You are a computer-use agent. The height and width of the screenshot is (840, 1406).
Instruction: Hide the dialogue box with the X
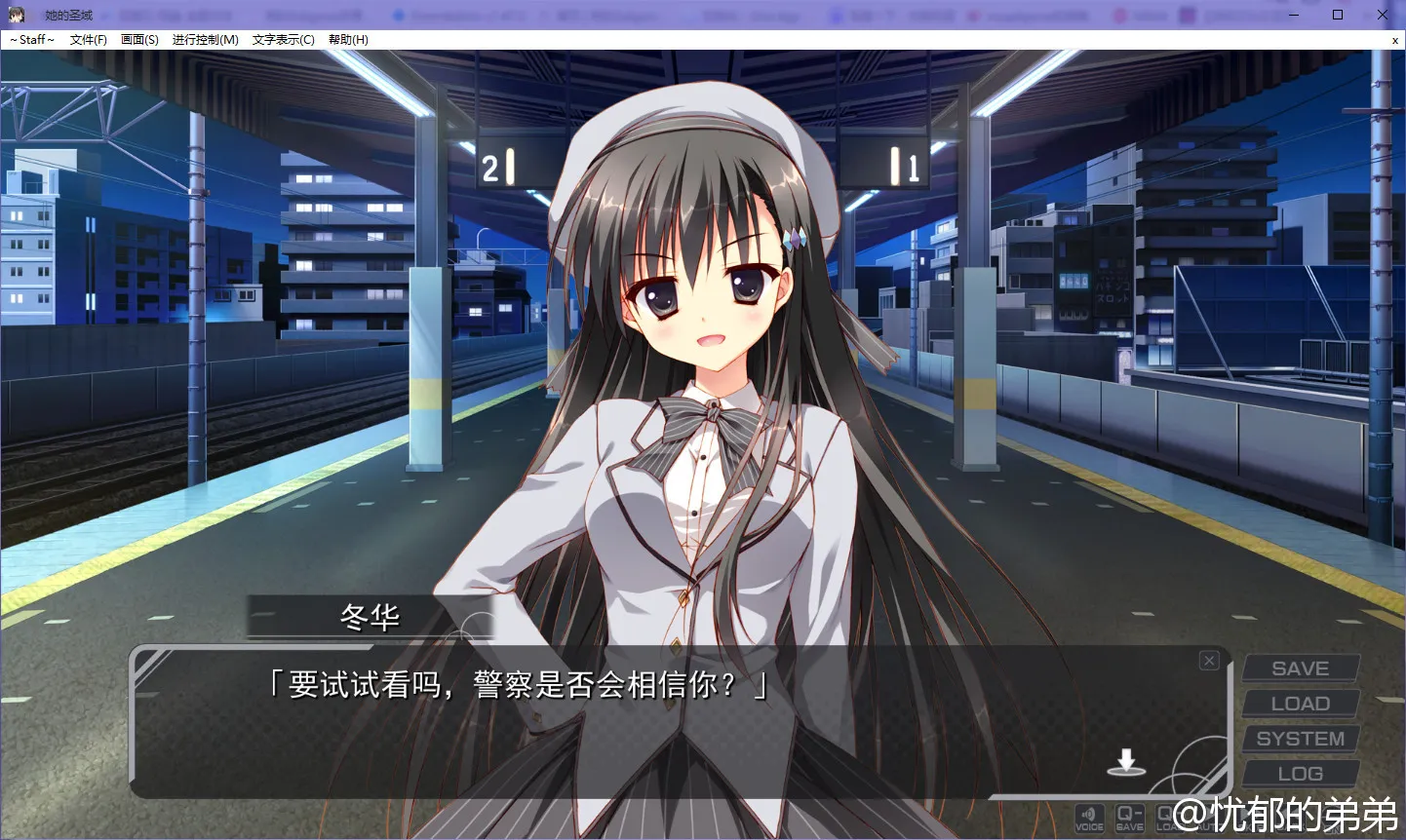1209,661
